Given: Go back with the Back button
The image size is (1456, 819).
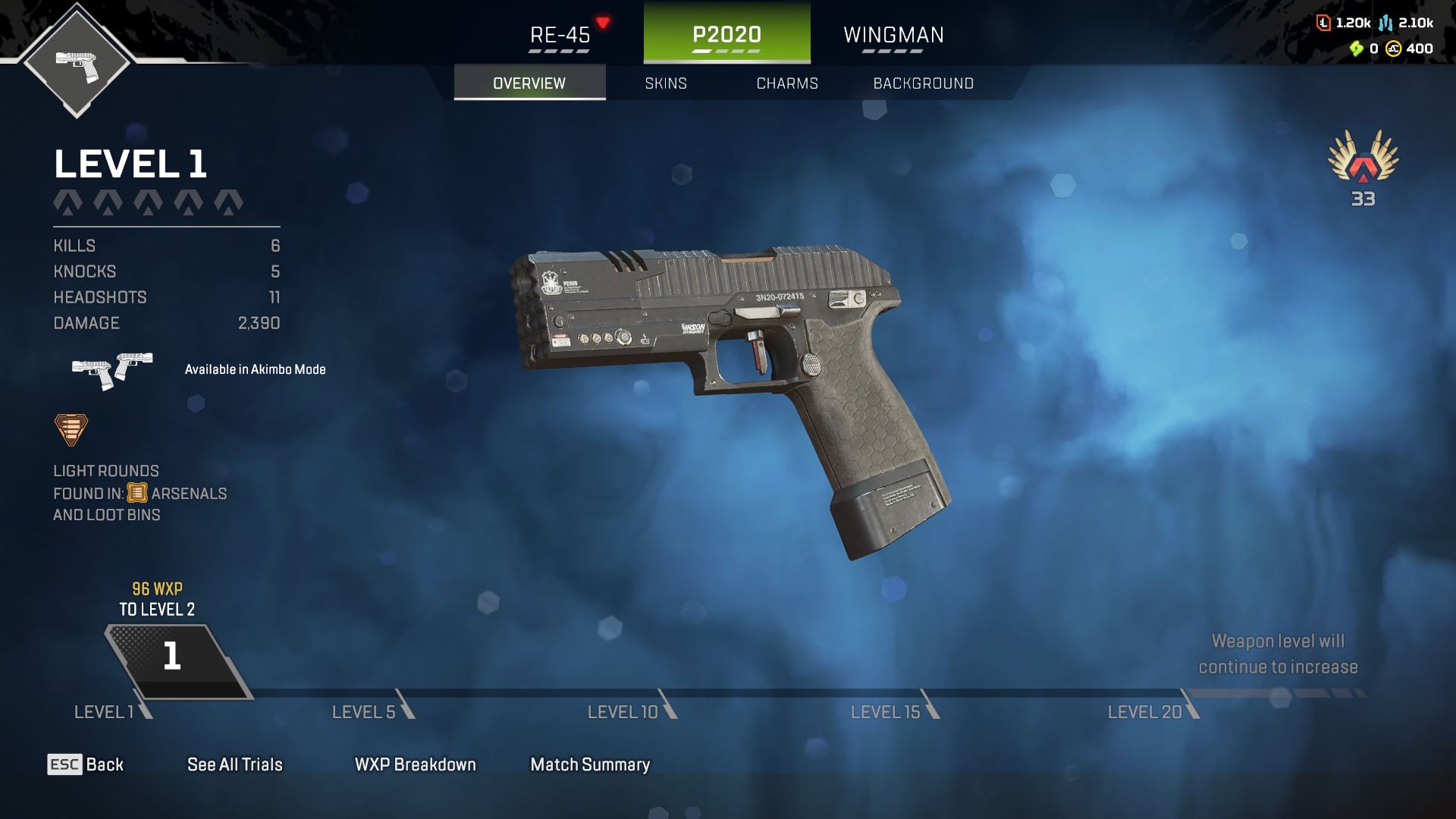Looking at the screenshot, I should pos(86,764).
